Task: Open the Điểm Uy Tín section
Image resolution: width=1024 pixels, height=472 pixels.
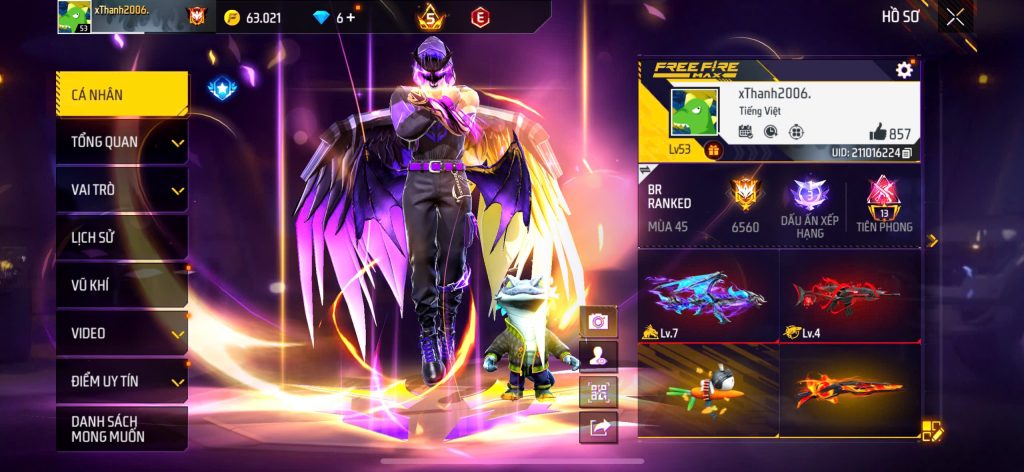Action: 121,381
